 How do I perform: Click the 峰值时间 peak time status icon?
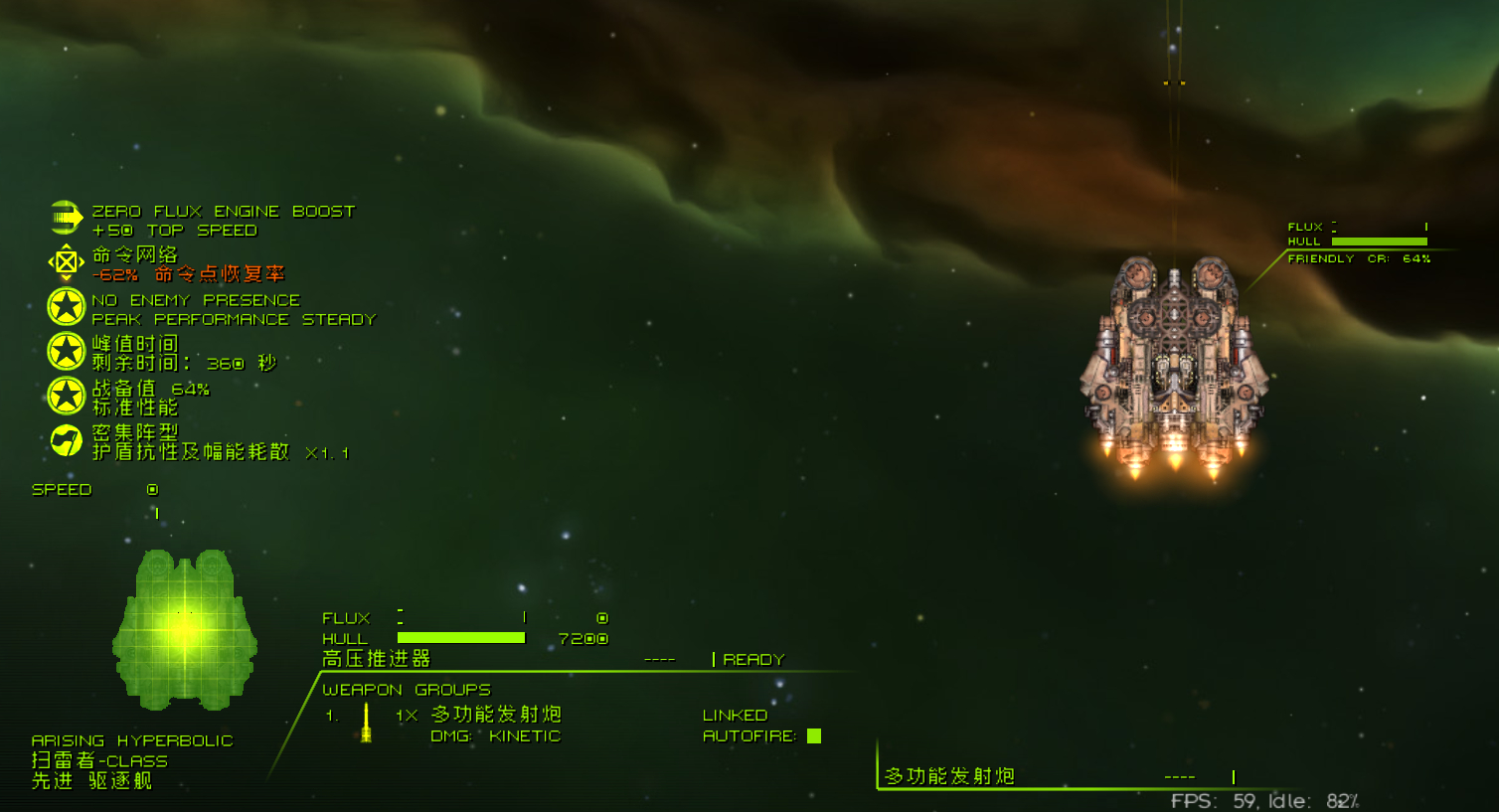[66, 351]
